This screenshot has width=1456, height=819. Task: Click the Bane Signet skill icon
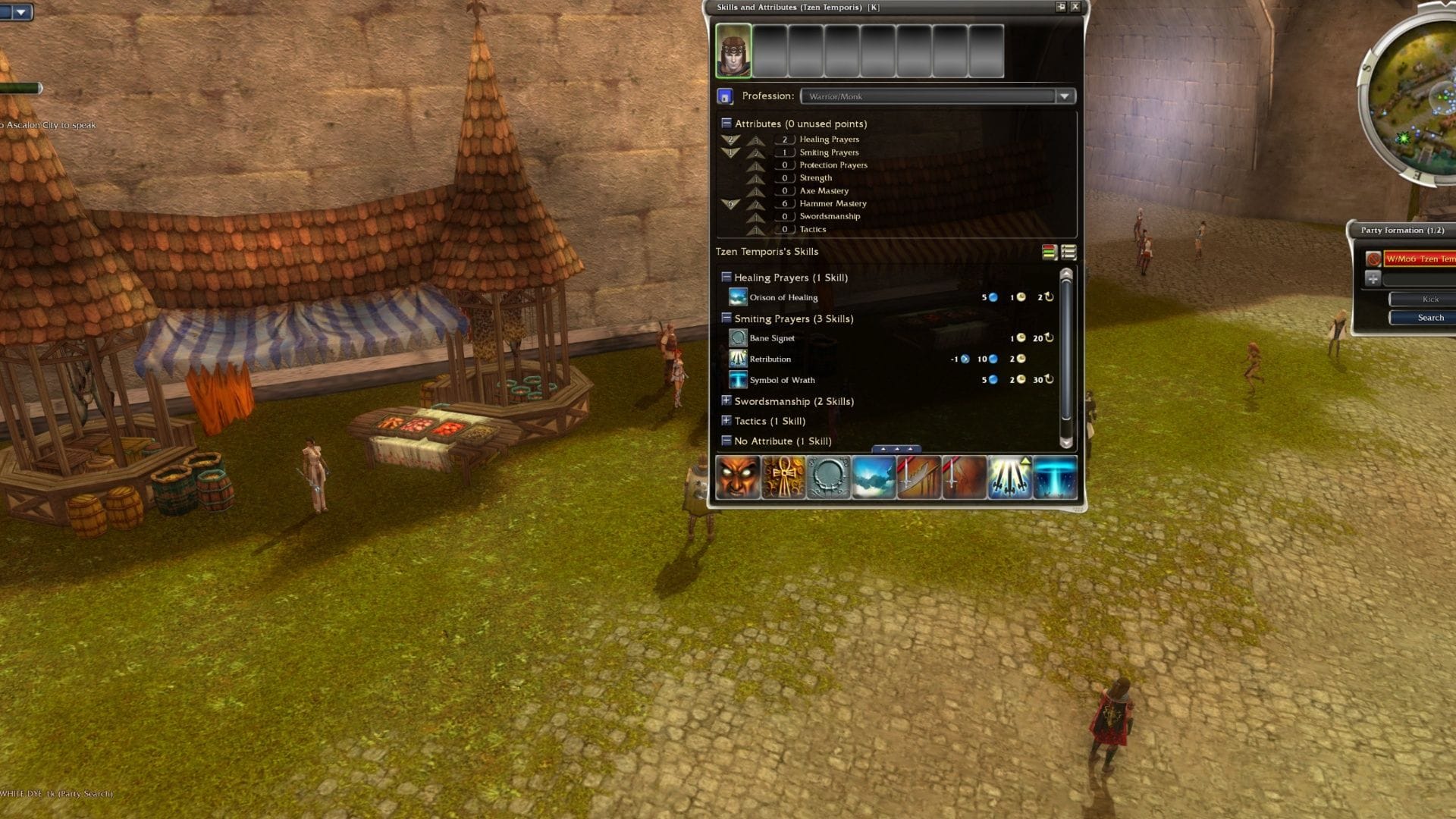tap(736, 338)
